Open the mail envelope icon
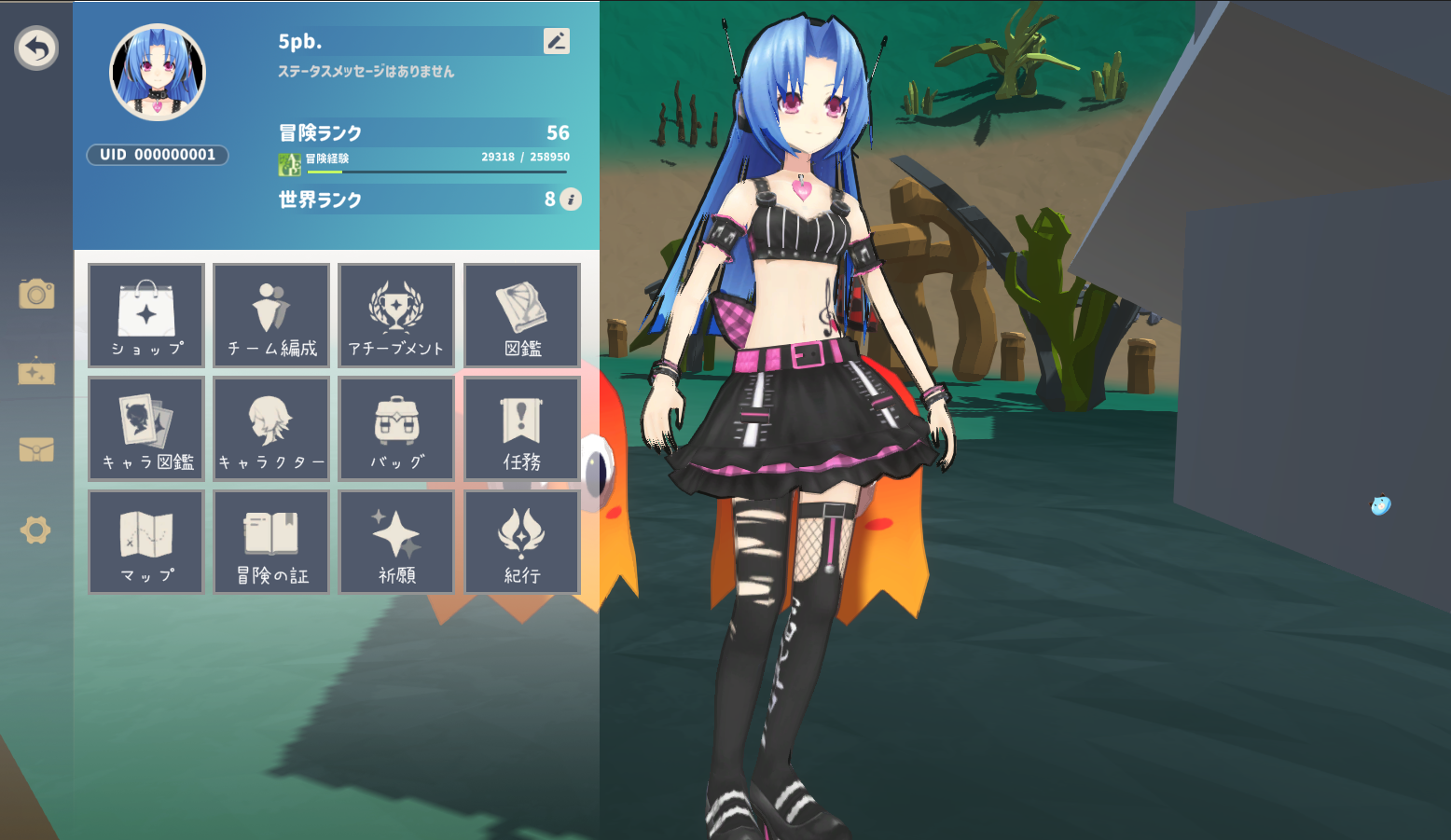Image resolution: width=1451 pixels, height=840 pixels. pos(36,451)
